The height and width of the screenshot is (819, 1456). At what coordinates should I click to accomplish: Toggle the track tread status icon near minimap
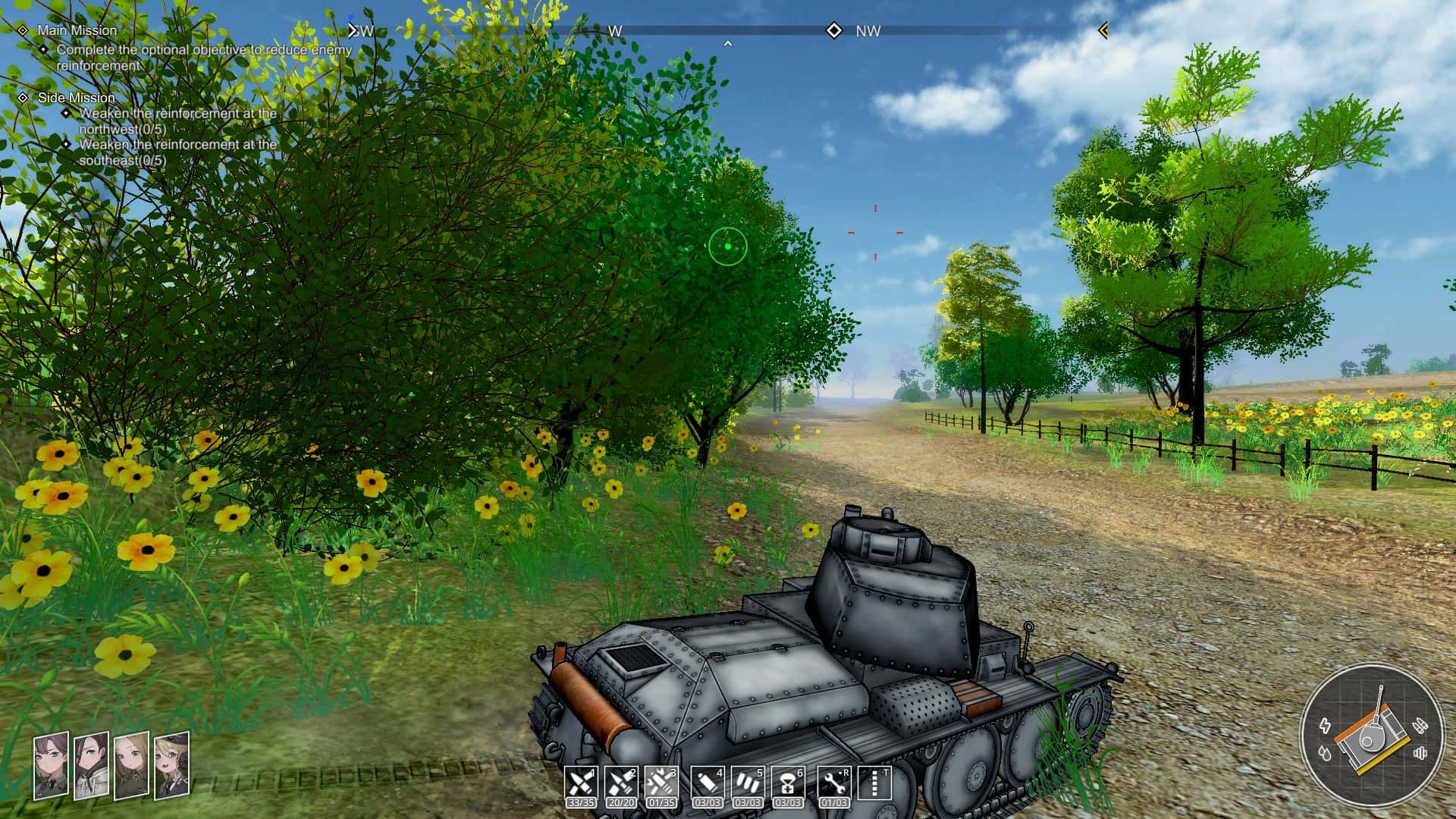pyautogui.click(x=1420, y=726)
